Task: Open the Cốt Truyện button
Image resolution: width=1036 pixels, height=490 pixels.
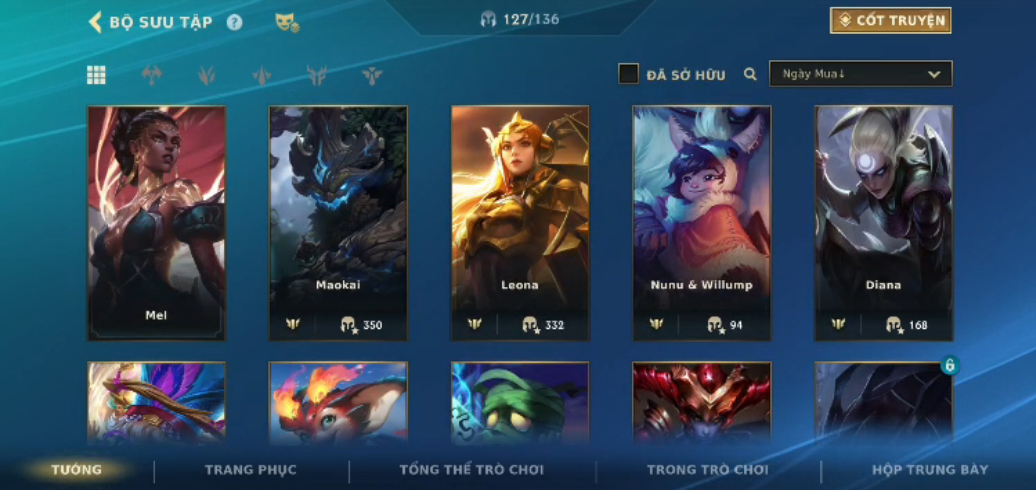Action: (x=890, y=20)
